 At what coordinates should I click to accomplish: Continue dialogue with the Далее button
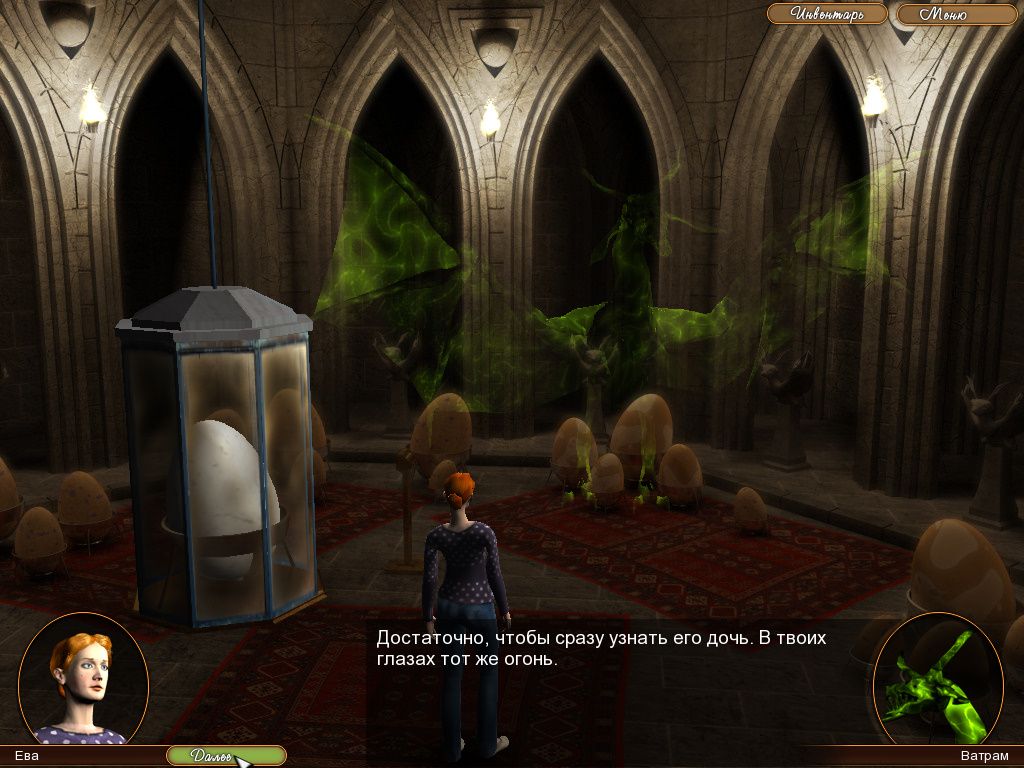tap(225, 756)
